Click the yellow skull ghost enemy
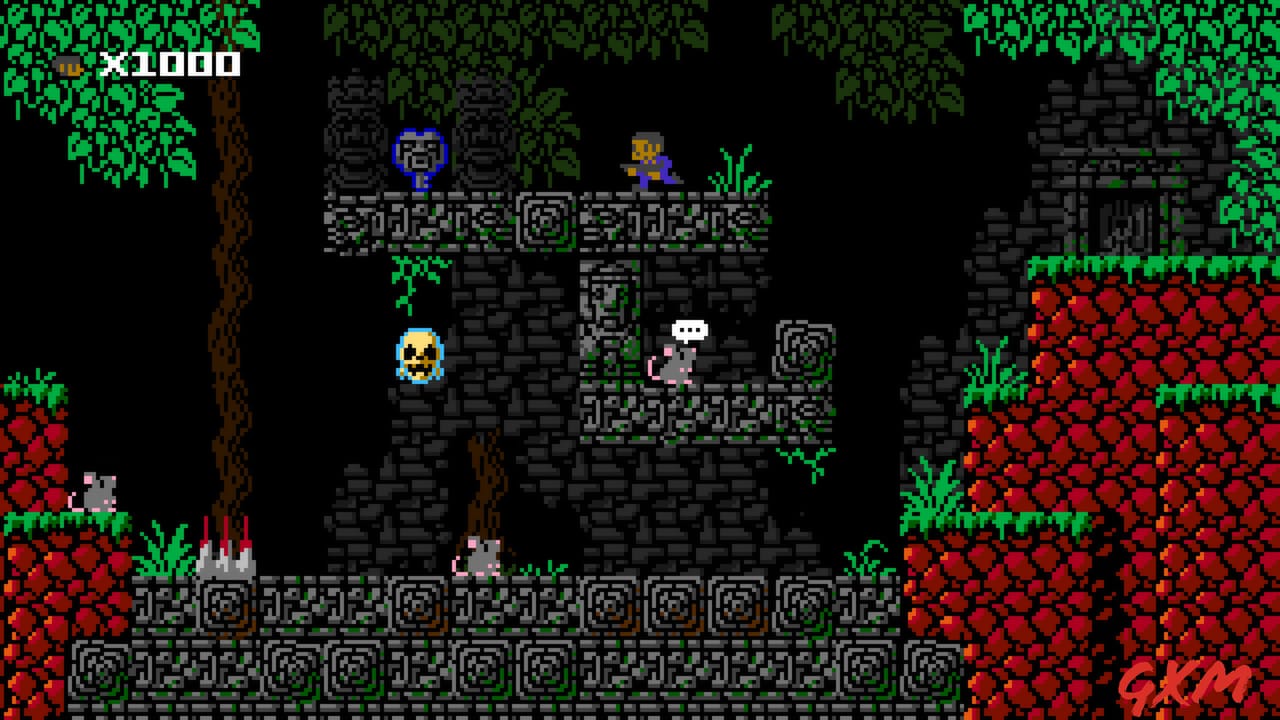This screenshot has width=1280, height=720. point(417,357)
